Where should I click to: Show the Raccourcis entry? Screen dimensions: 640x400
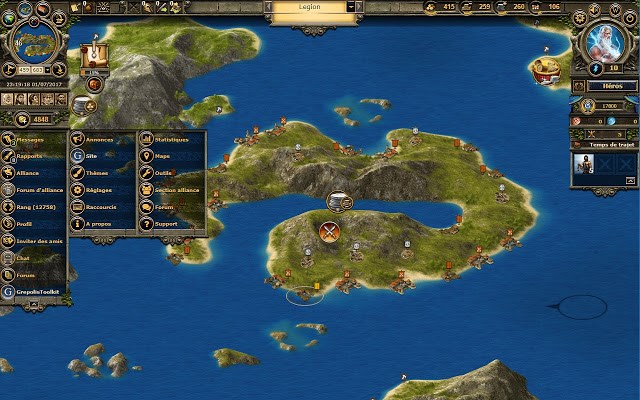click(100, 207)
